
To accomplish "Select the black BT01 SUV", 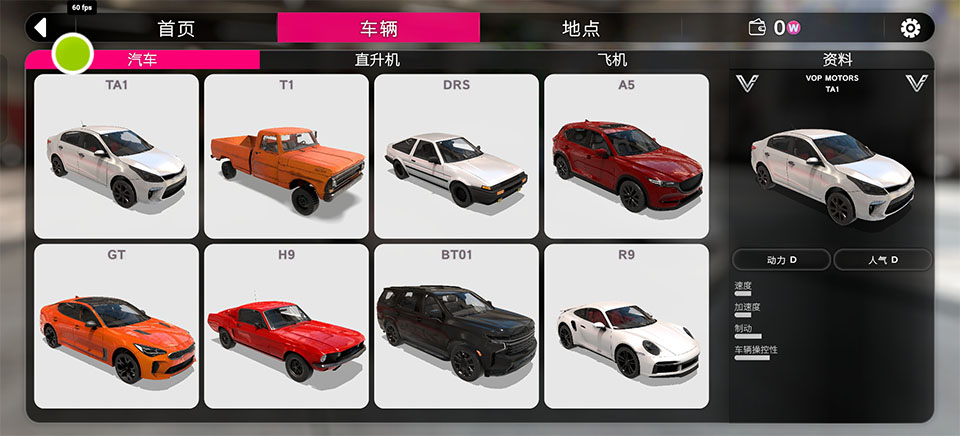I will (x=456, y=326).
